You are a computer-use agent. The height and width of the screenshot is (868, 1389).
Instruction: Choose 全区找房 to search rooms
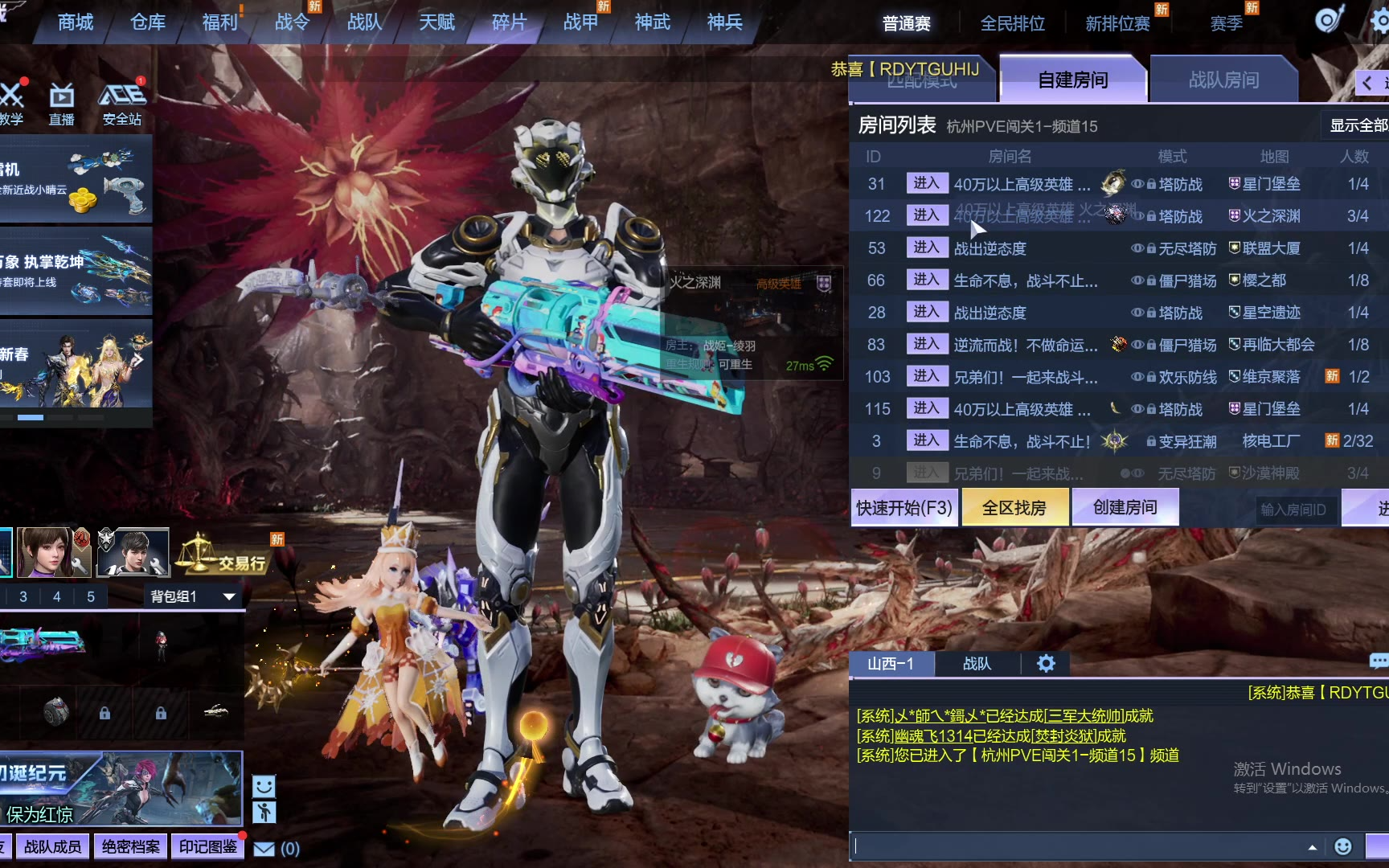(1014, 508)
